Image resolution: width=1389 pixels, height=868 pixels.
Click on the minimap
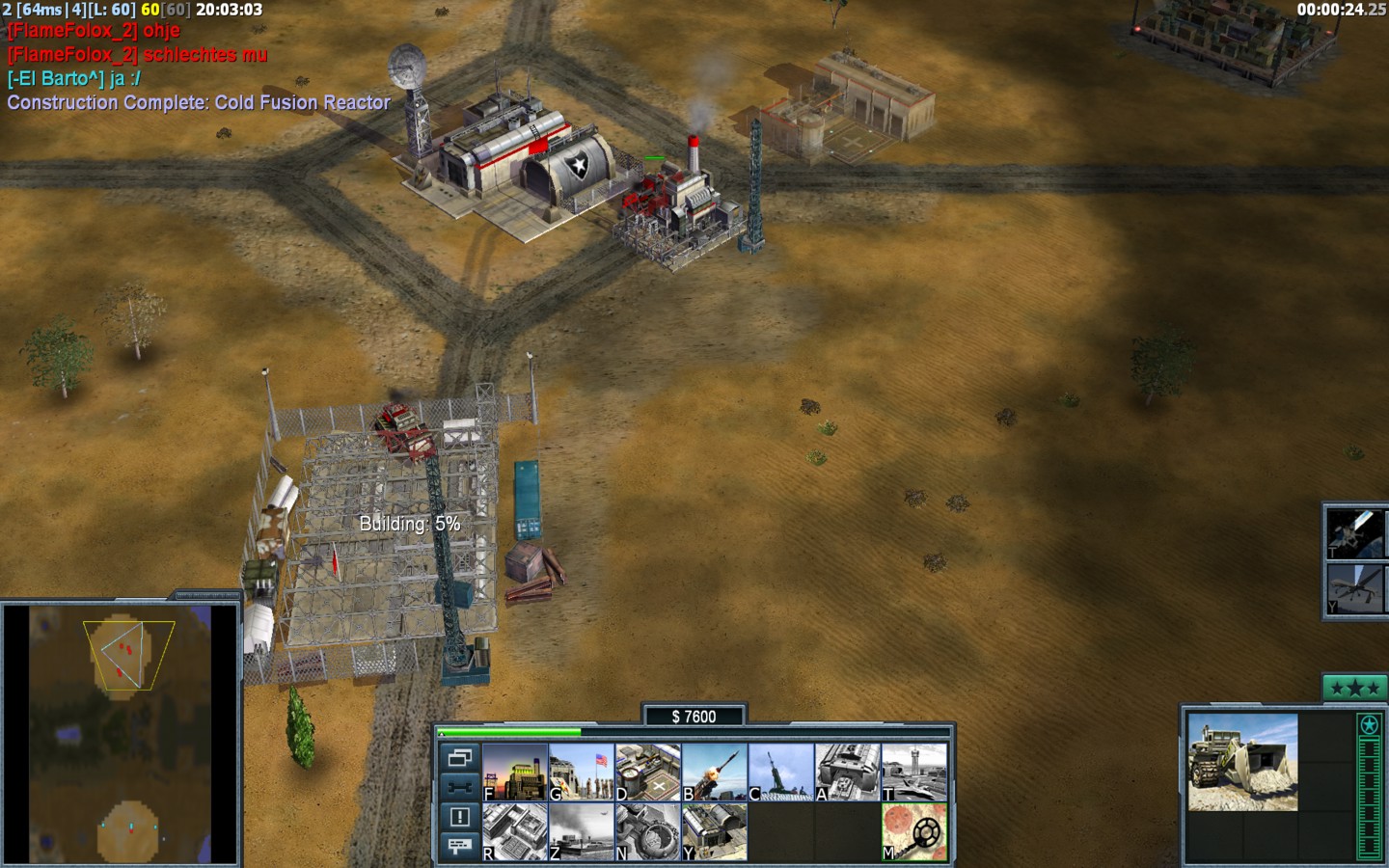[x=121, y=735]
